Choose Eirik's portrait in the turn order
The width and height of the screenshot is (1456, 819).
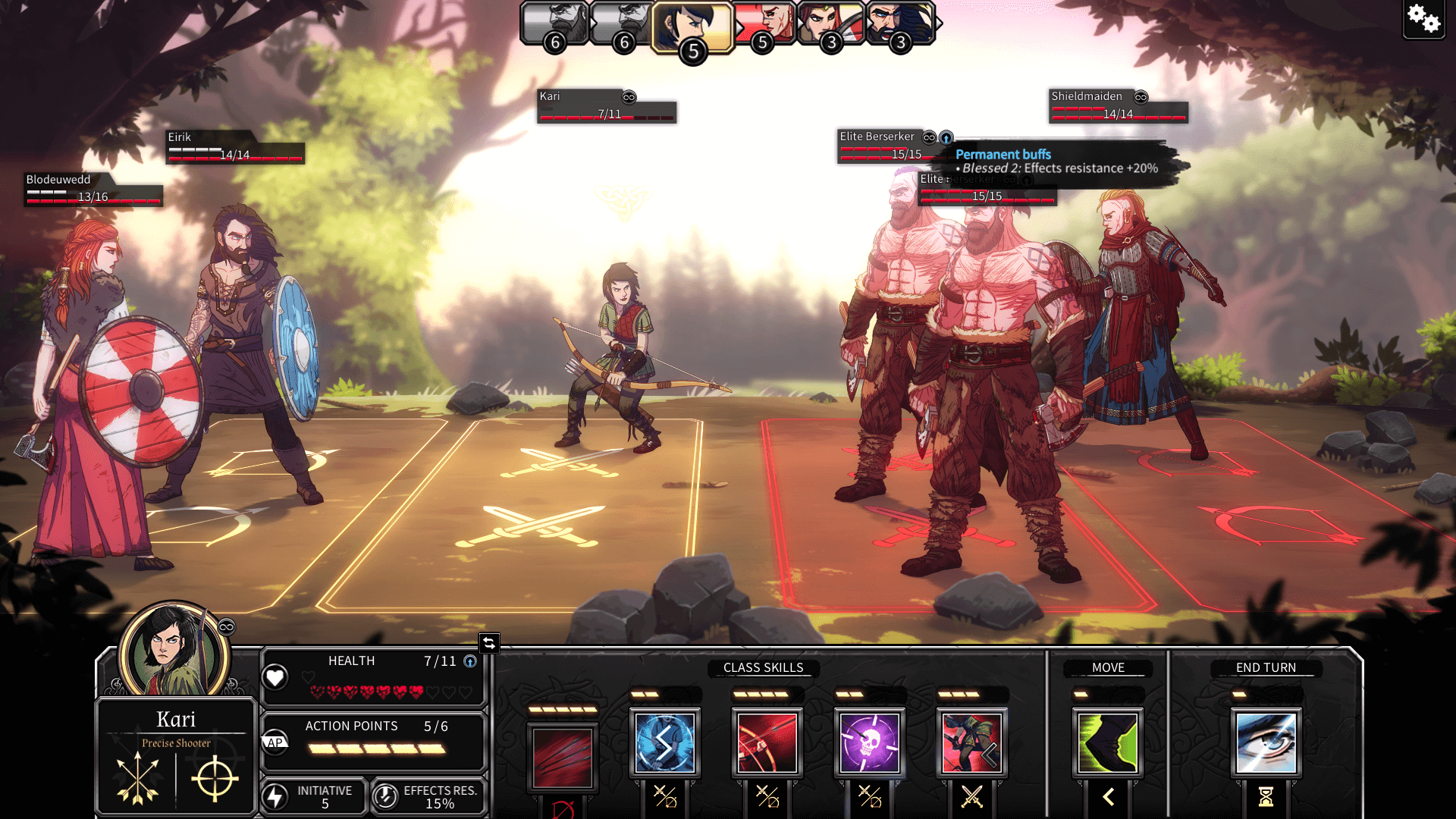coord(900,23)
